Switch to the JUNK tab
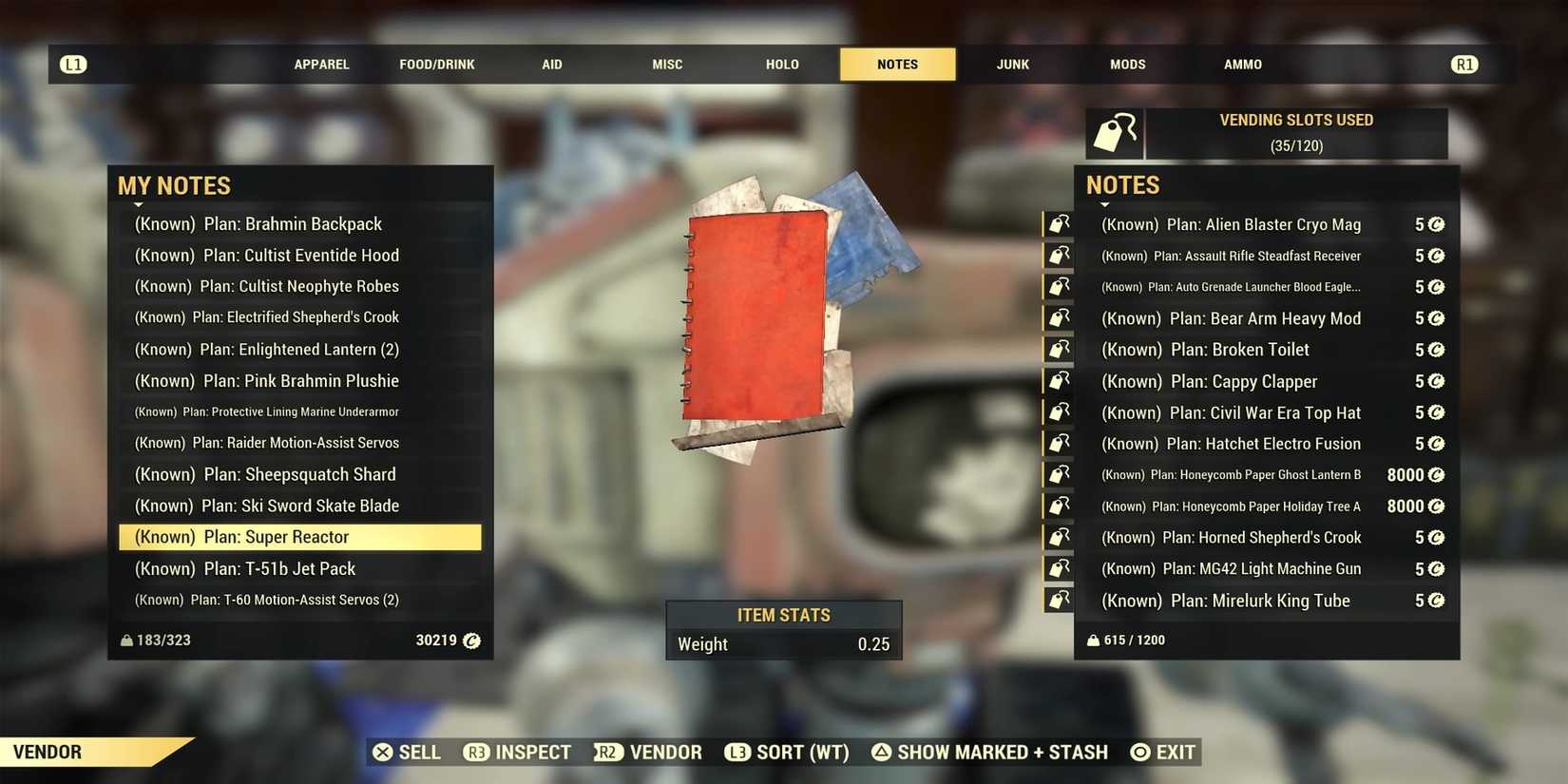Image resolution: width=1568 pixels, height=784 pixels. 1011,64
